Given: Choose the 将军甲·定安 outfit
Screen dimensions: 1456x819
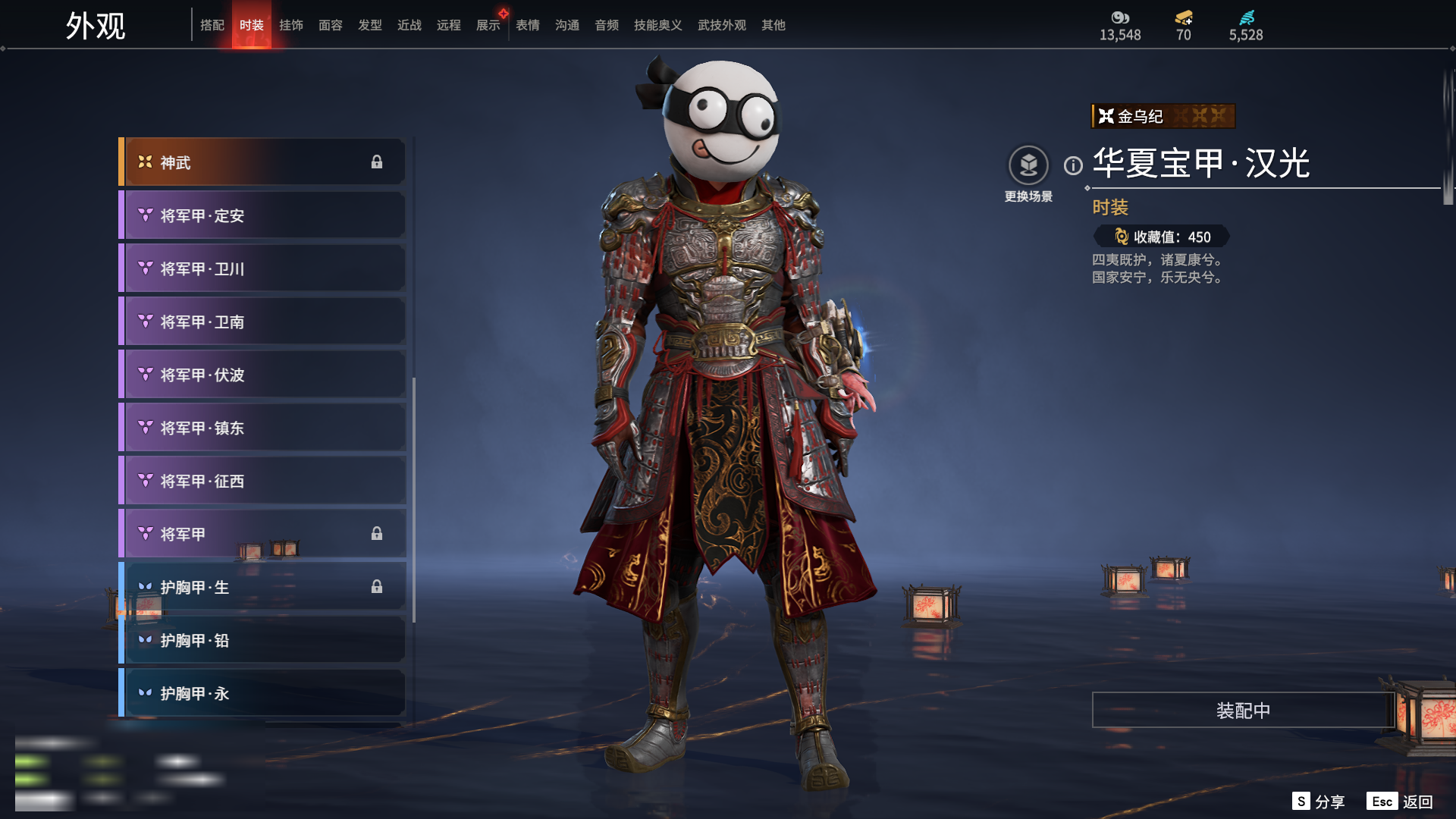Looking at the screenshot, I should 262,215.
